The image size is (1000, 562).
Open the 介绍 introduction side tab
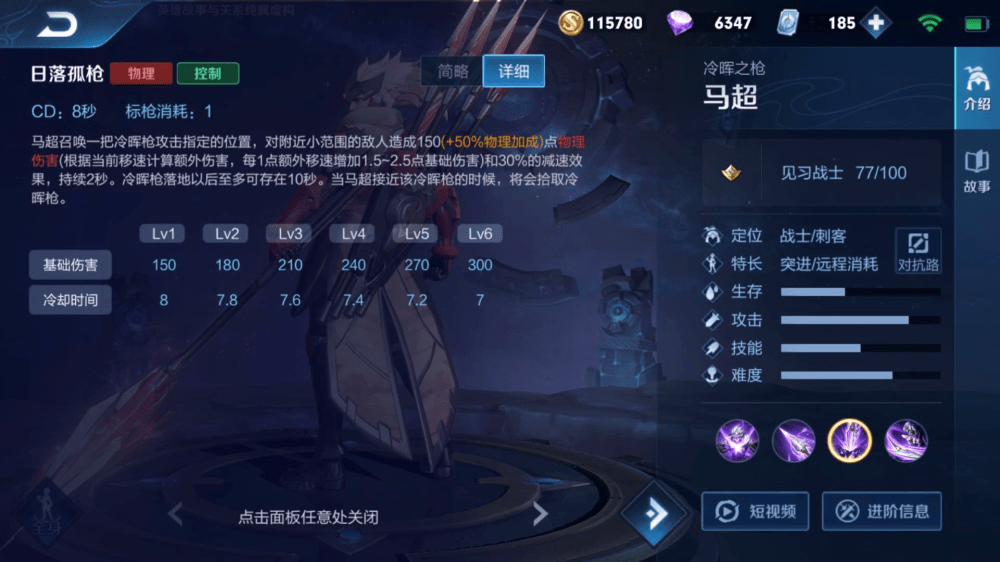(976, 89)
